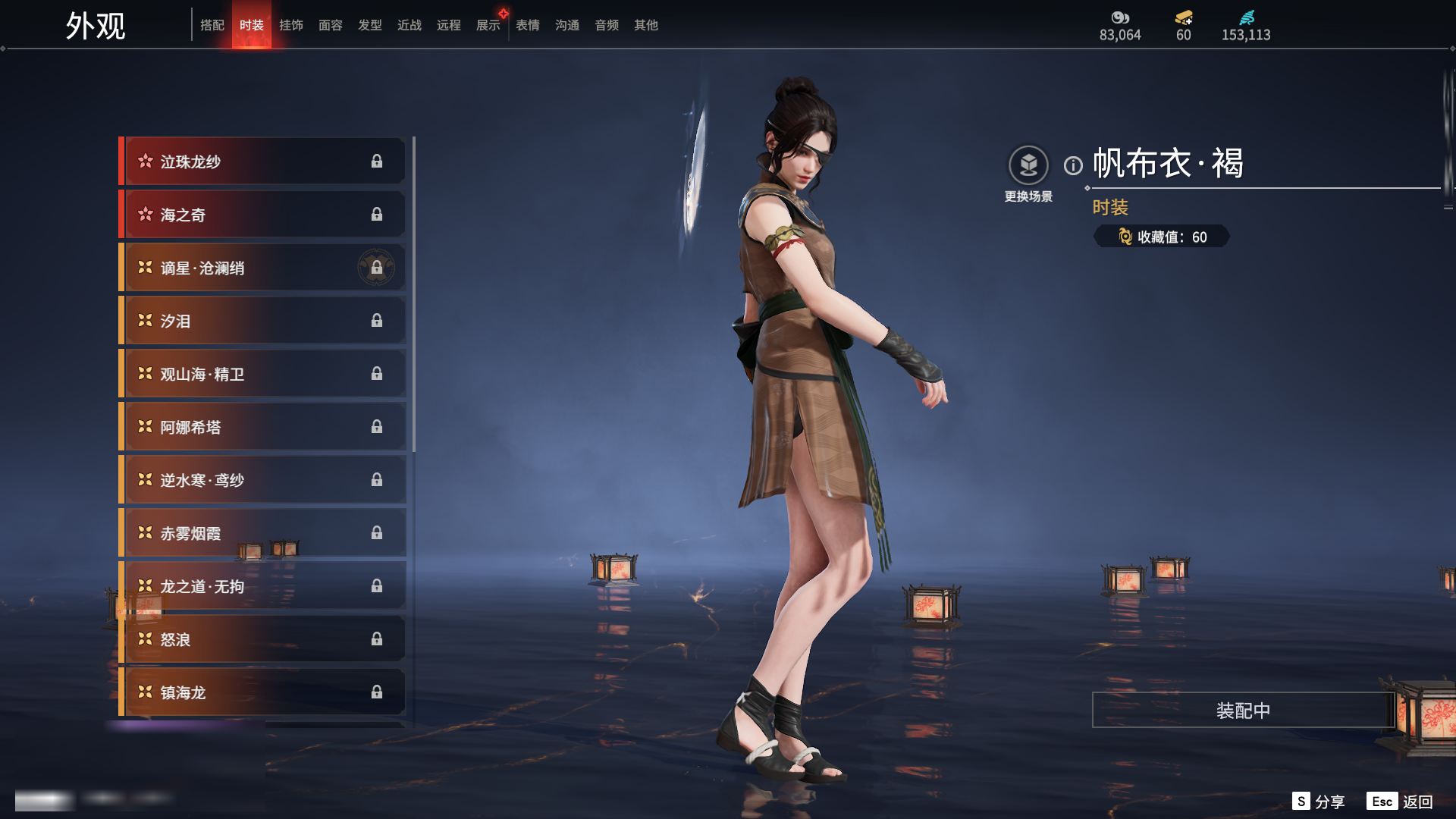The height and width of the screenshot is (819, 1456).
Task: Open the 近战 melee tab
Action: pyautogui.click(x=409, y=25)
